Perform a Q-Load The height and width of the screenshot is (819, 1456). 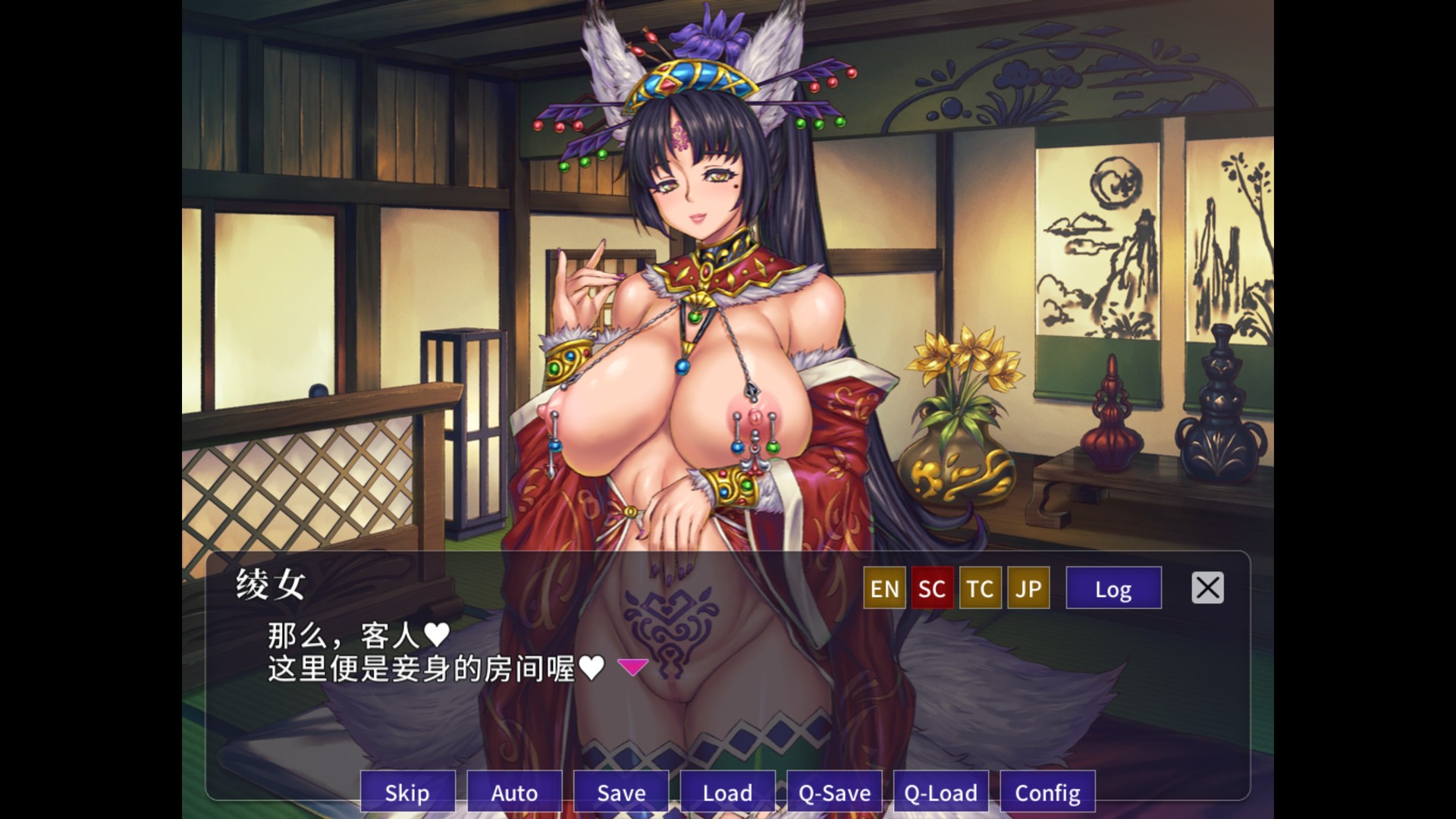(941, 792)
